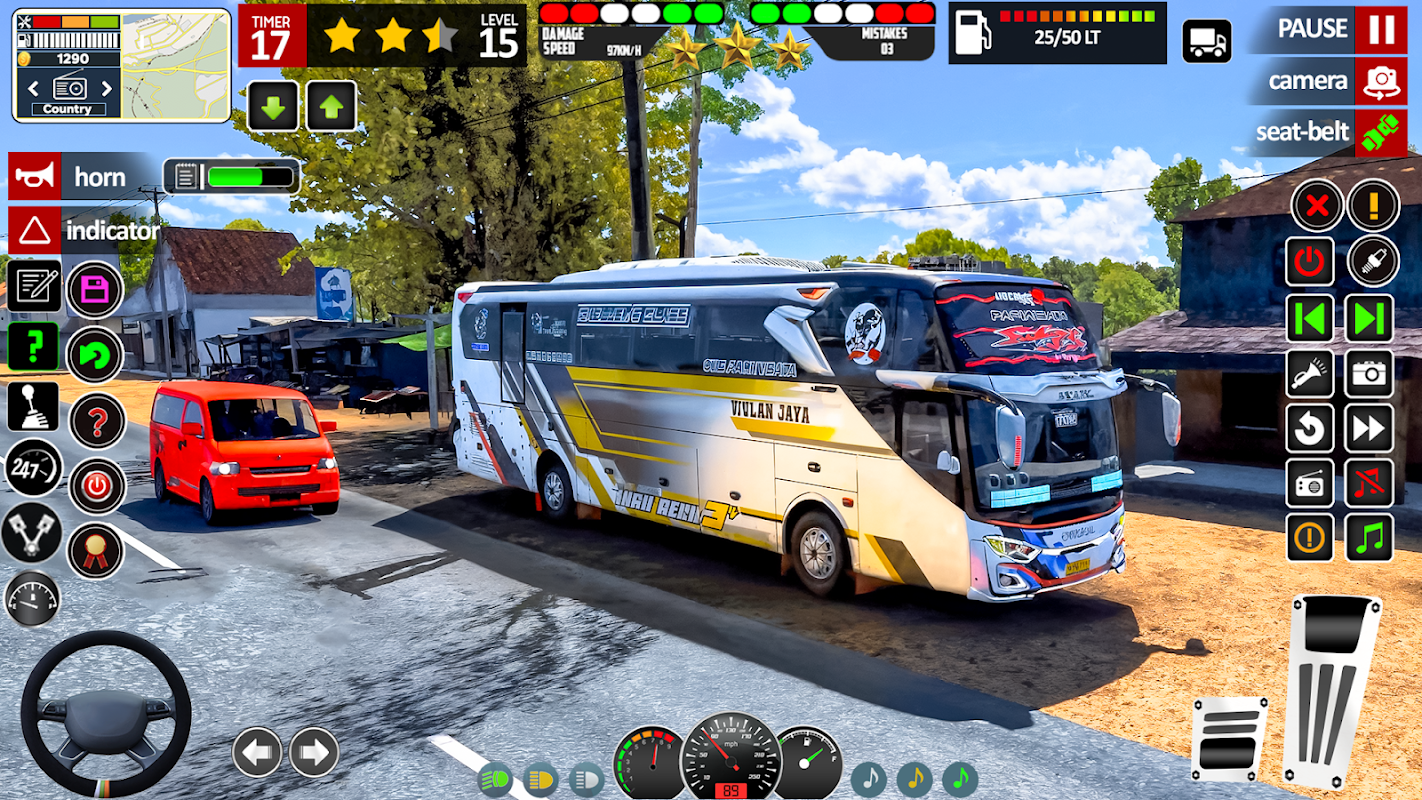Skip to next with green forward button
Viewport: 1422px width, 800px height.
point(1369,319)
